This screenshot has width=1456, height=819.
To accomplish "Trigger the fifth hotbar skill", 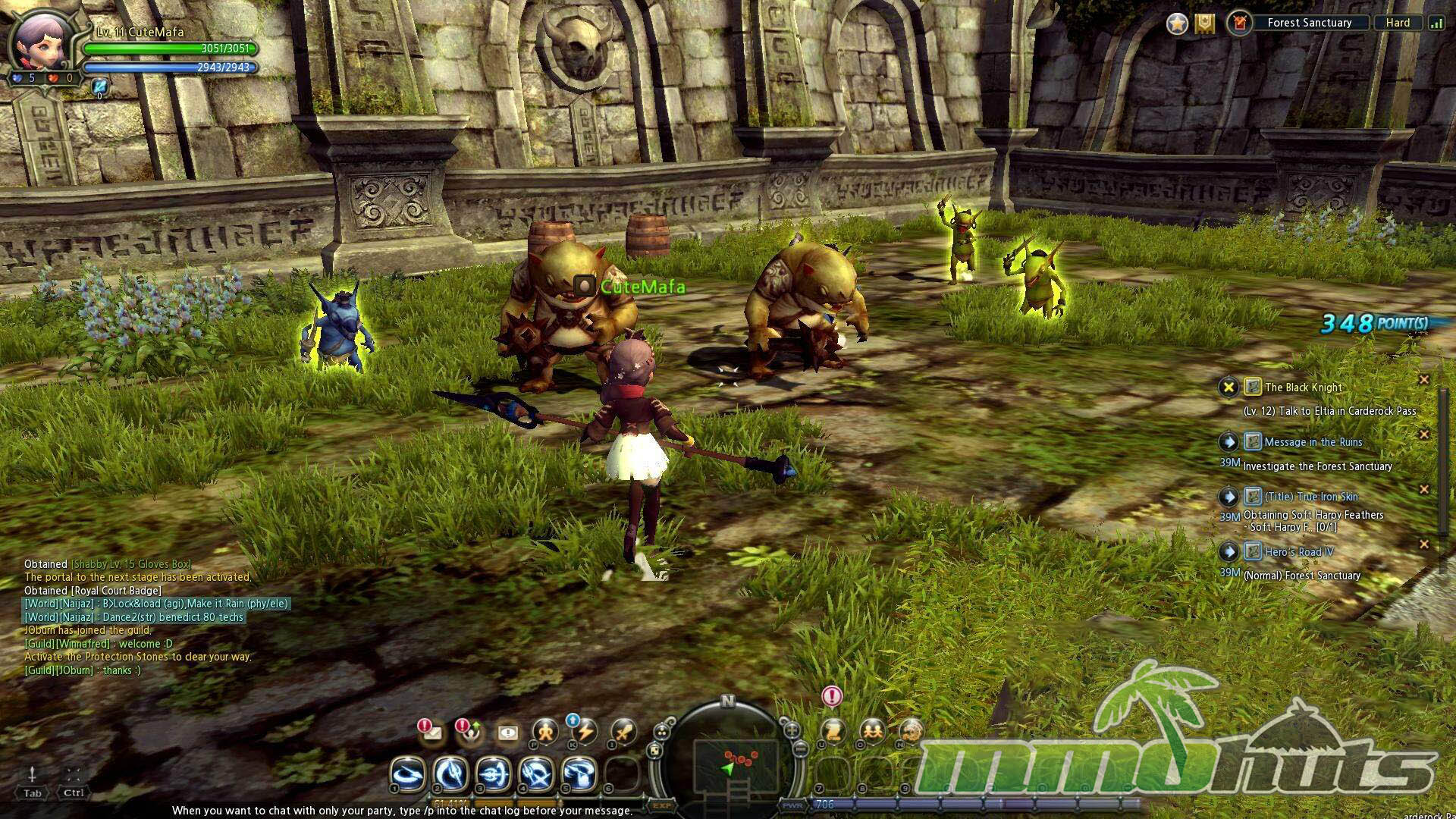I will click(579, 774).
